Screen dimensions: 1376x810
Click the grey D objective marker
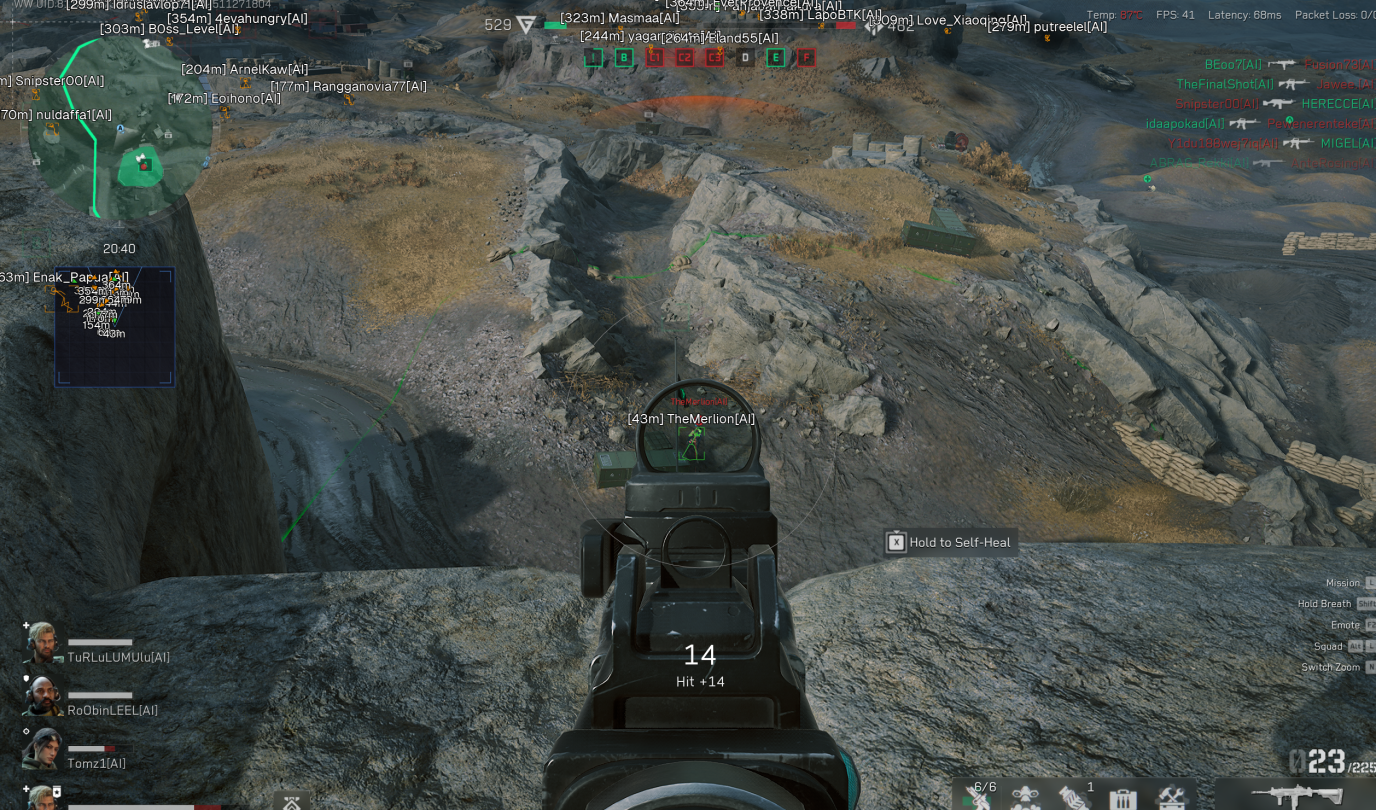tap(745, 58)
